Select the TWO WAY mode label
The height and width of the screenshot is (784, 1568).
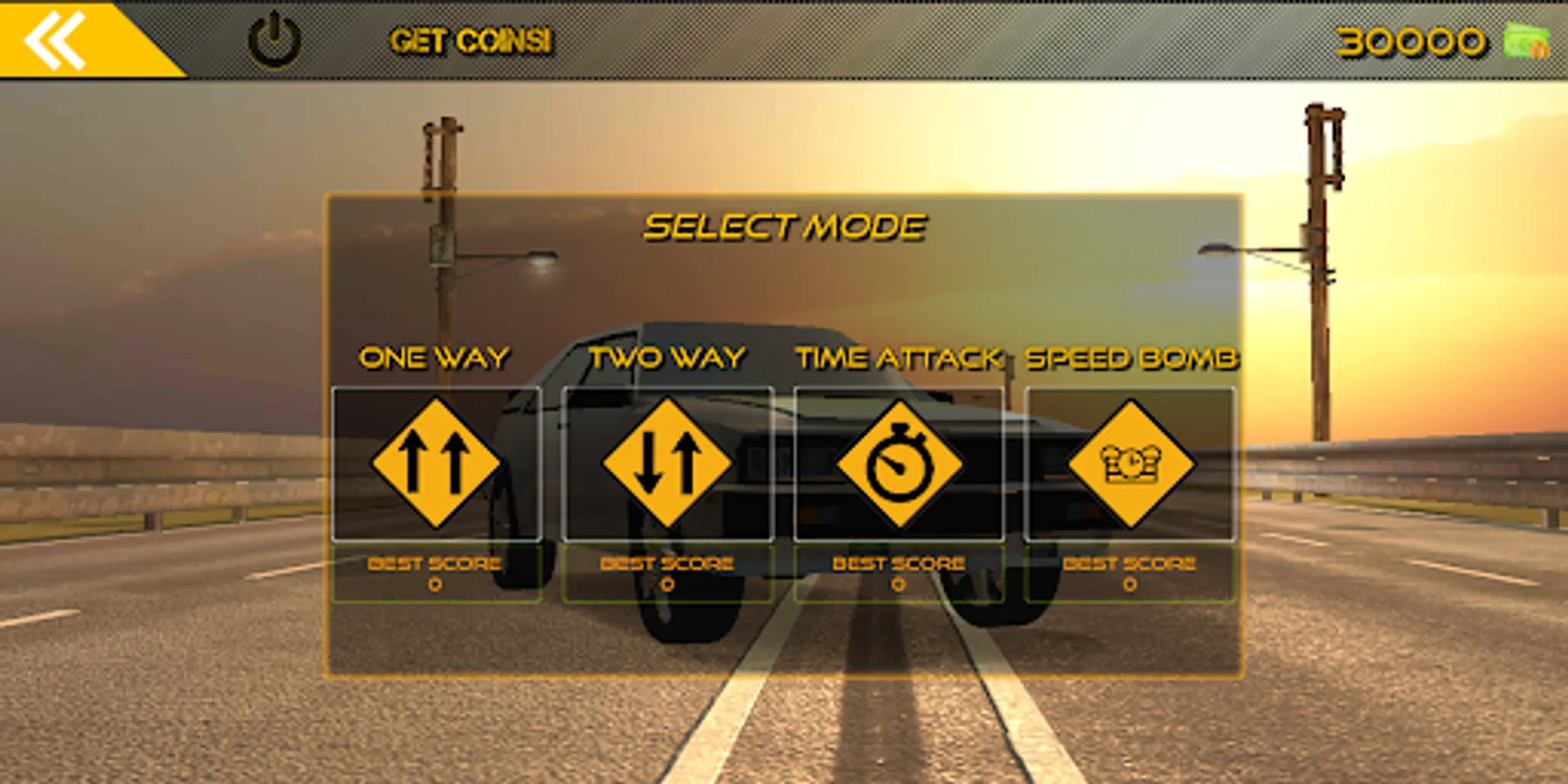[667, 355]
